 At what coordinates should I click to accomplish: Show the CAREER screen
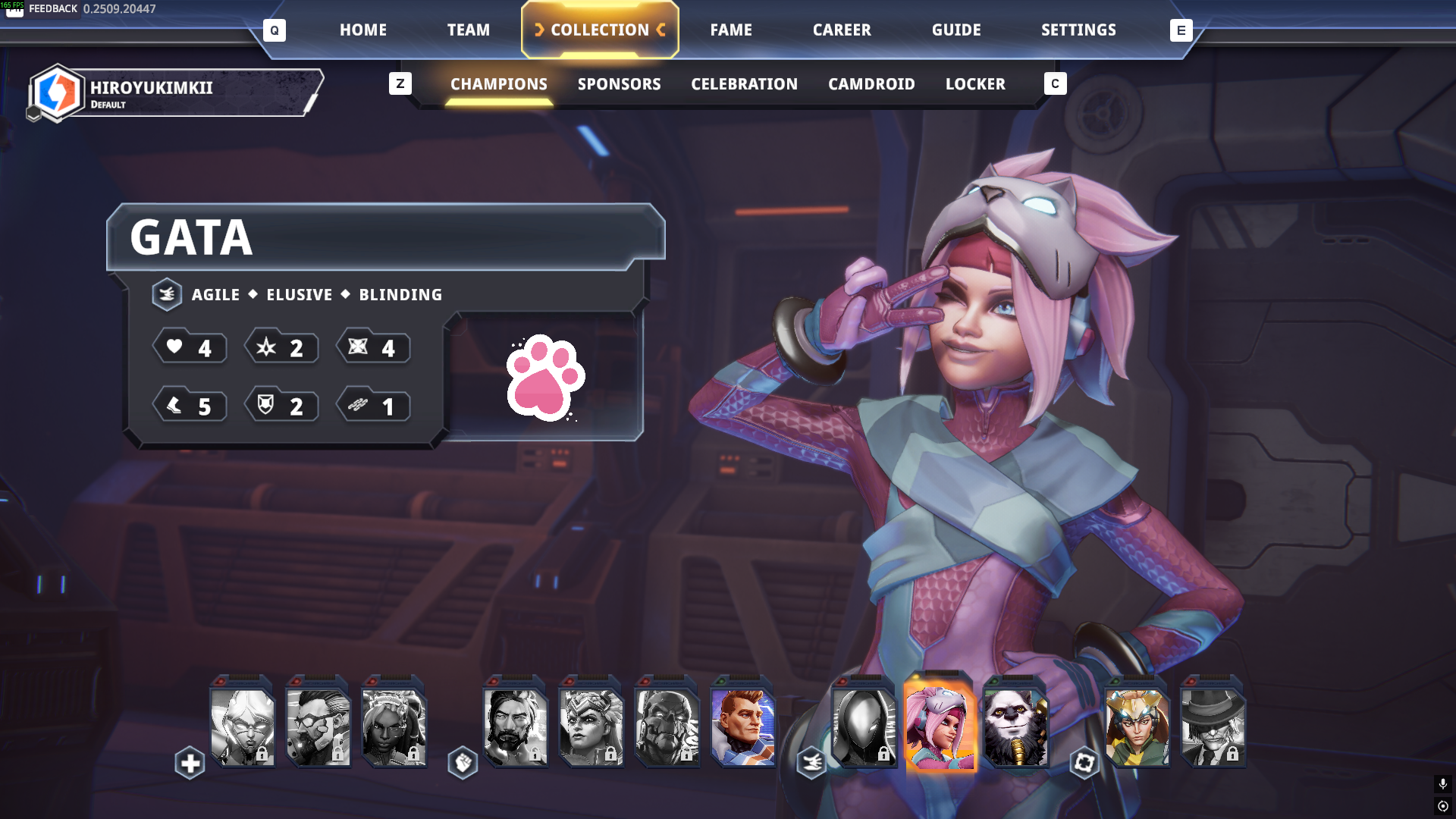tap(842, 30)
